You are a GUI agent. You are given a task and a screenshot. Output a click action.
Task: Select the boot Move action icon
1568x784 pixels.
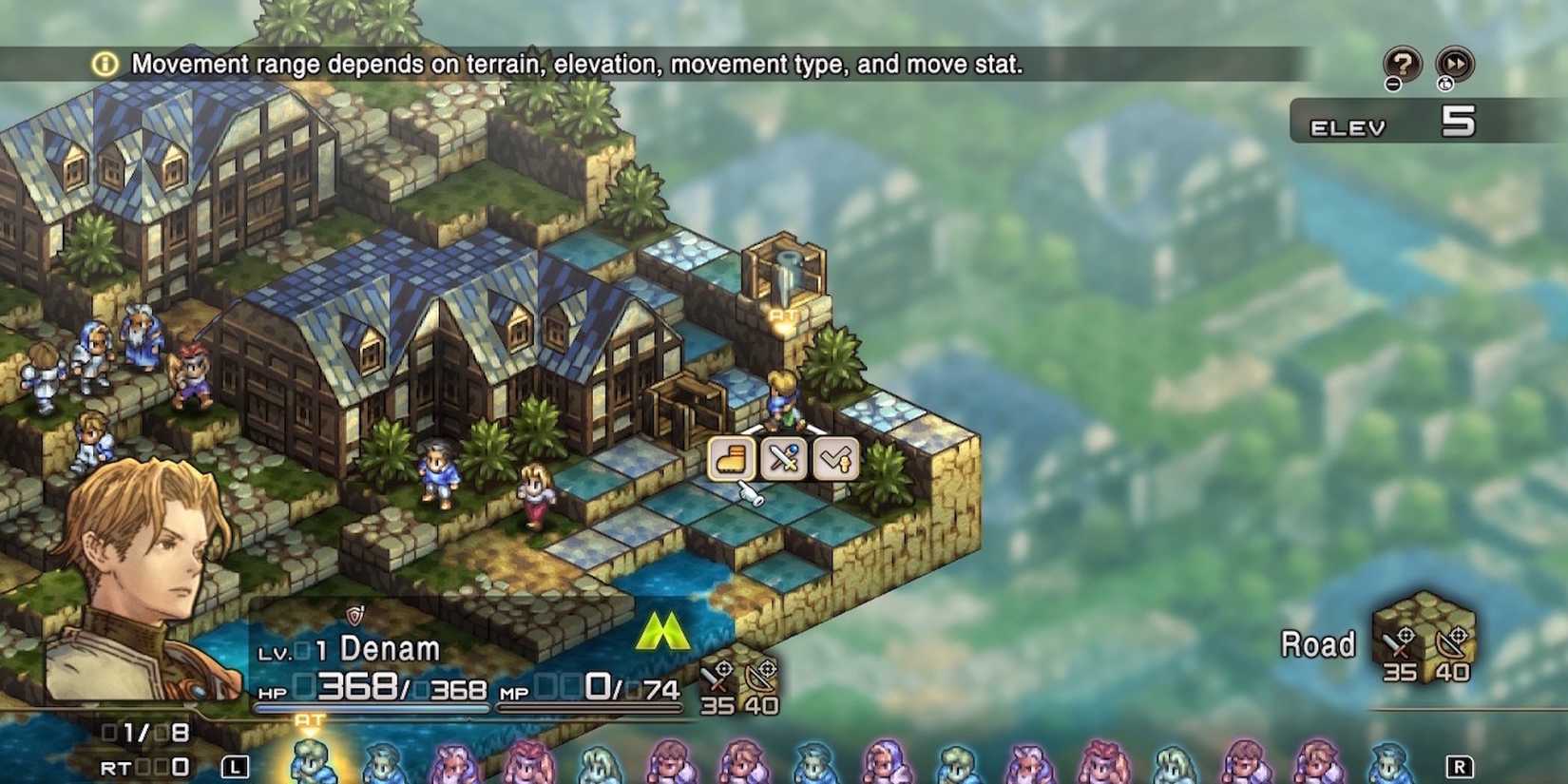[729, 459]
